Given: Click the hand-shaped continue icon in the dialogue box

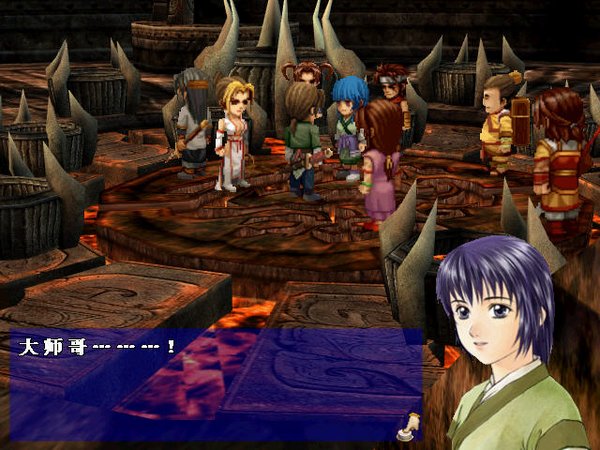Looking at the screenshot, I should tap(407, 427).
